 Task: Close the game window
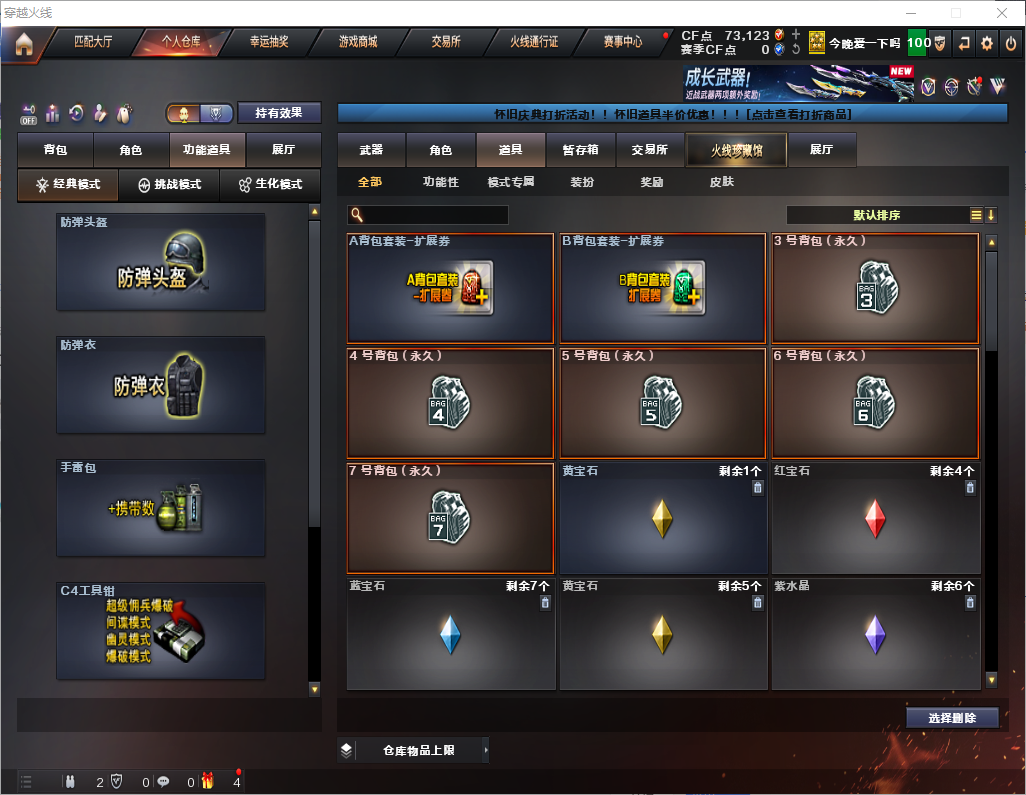[1001, 13]
